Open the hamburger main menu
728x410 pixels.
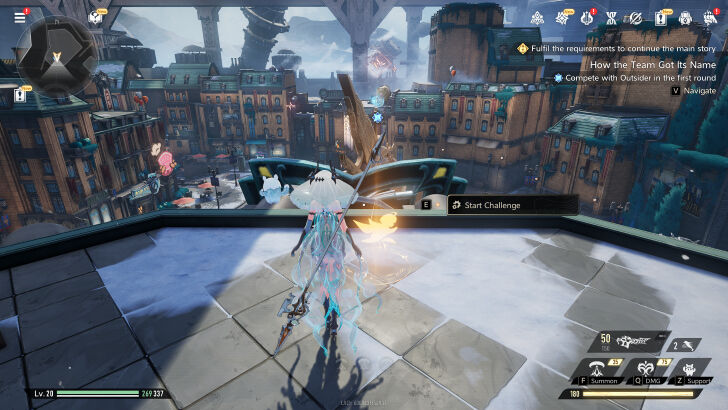point(19,17)
